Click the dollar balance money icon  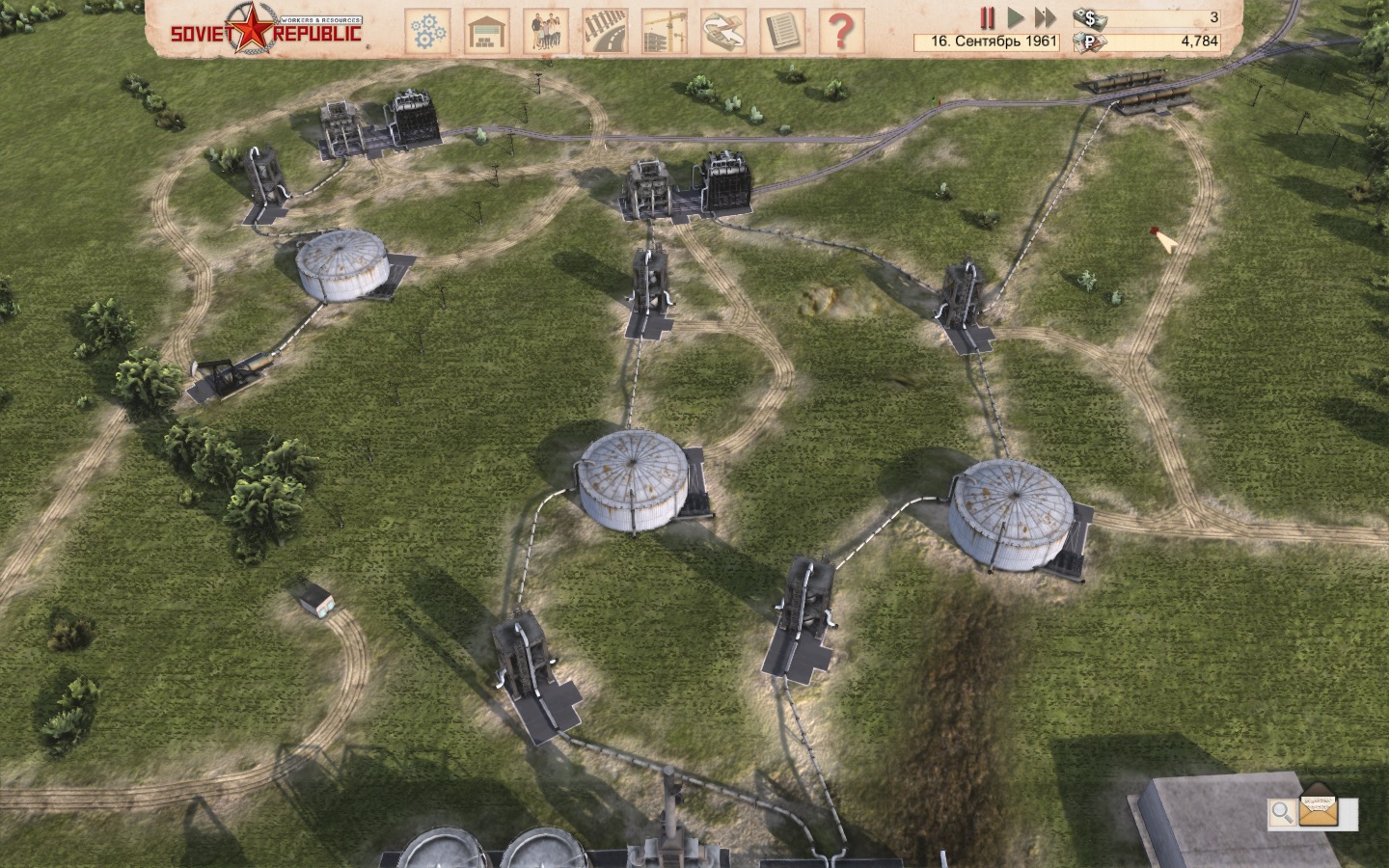[x=1090, y=17]
